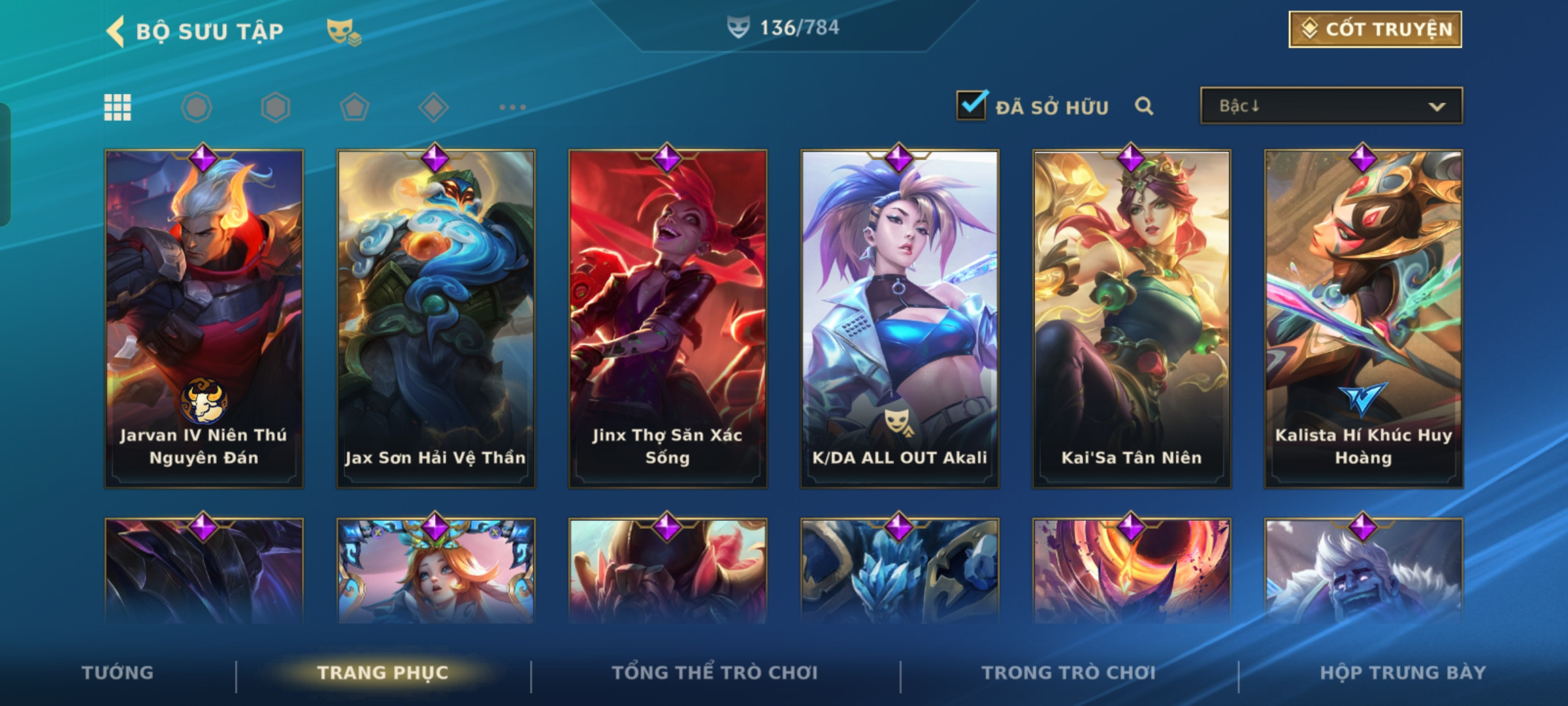Filter skins by the diamond rarity icon
This screenshot has height=706, width=1568.
433,107
